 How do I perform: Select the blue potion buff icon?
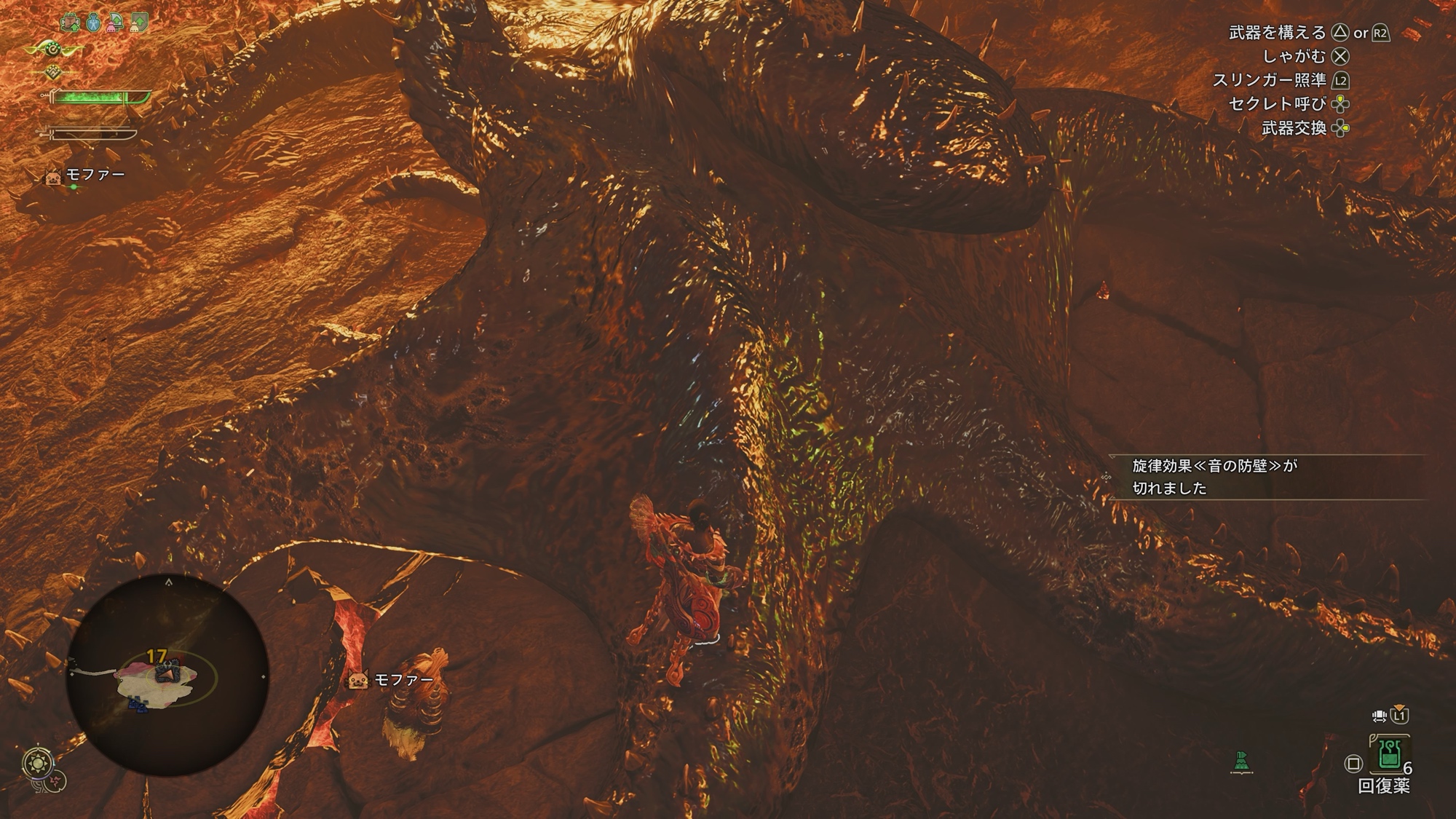pos(93,23)
